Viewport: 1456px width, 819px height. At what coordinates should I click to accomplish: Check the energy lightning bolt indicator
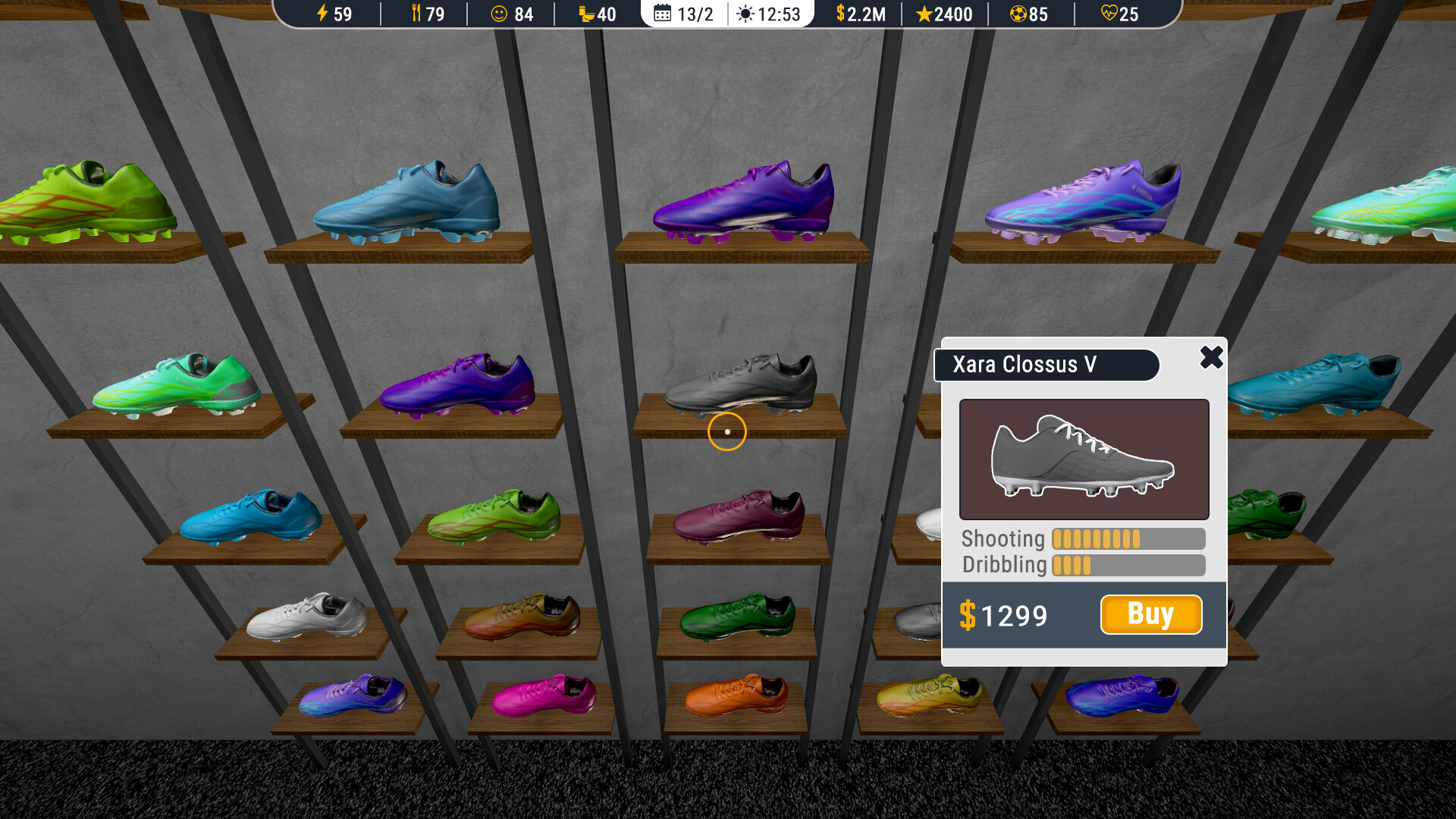click(x=322, y=14)
